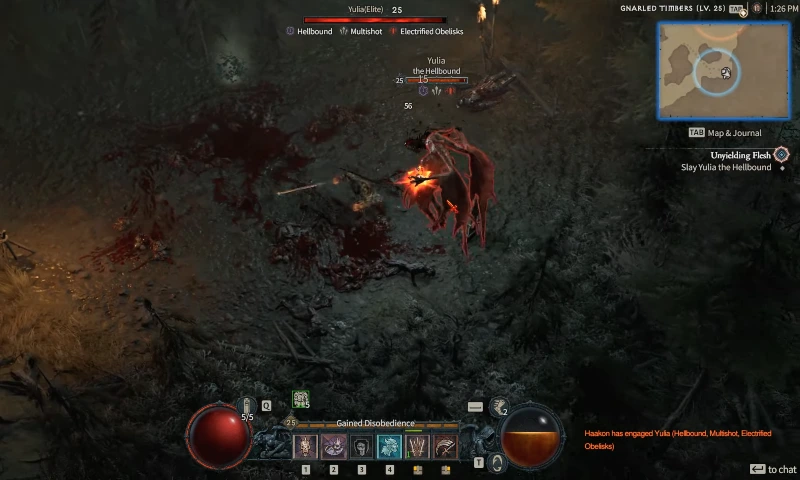The image size is (800, 480).
Task: Open the town portal swirl icon
Action: click(x=498, y=462)
